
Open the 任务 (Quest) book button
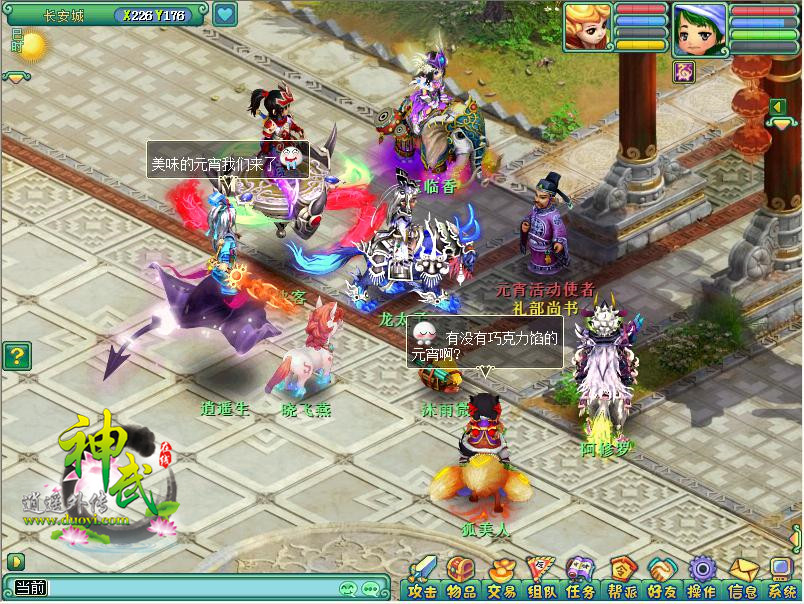pyautogui.click(x=581, y=580)
